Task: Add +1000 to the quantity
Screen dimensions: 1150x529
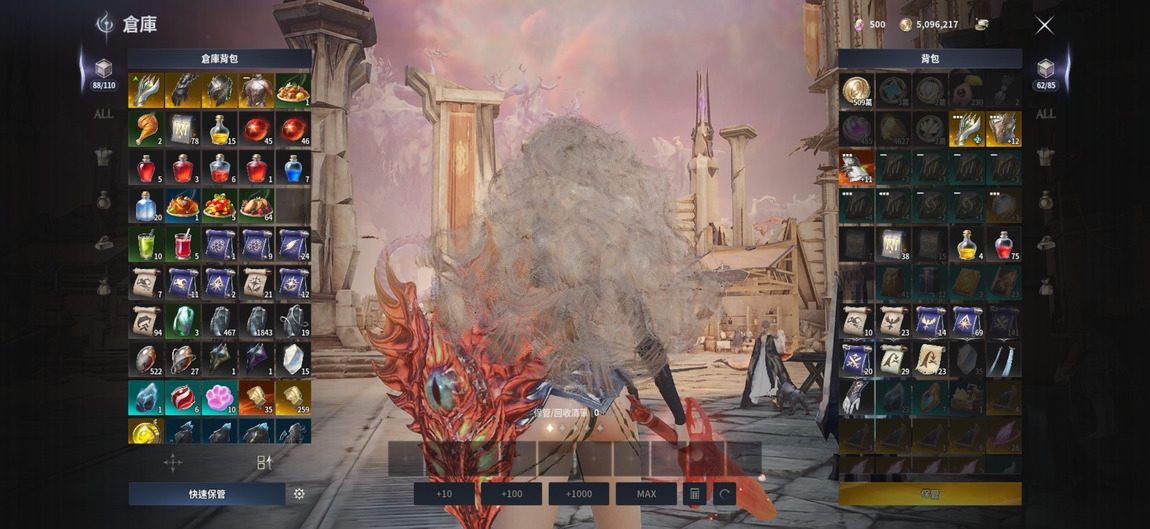Action: 578,494
